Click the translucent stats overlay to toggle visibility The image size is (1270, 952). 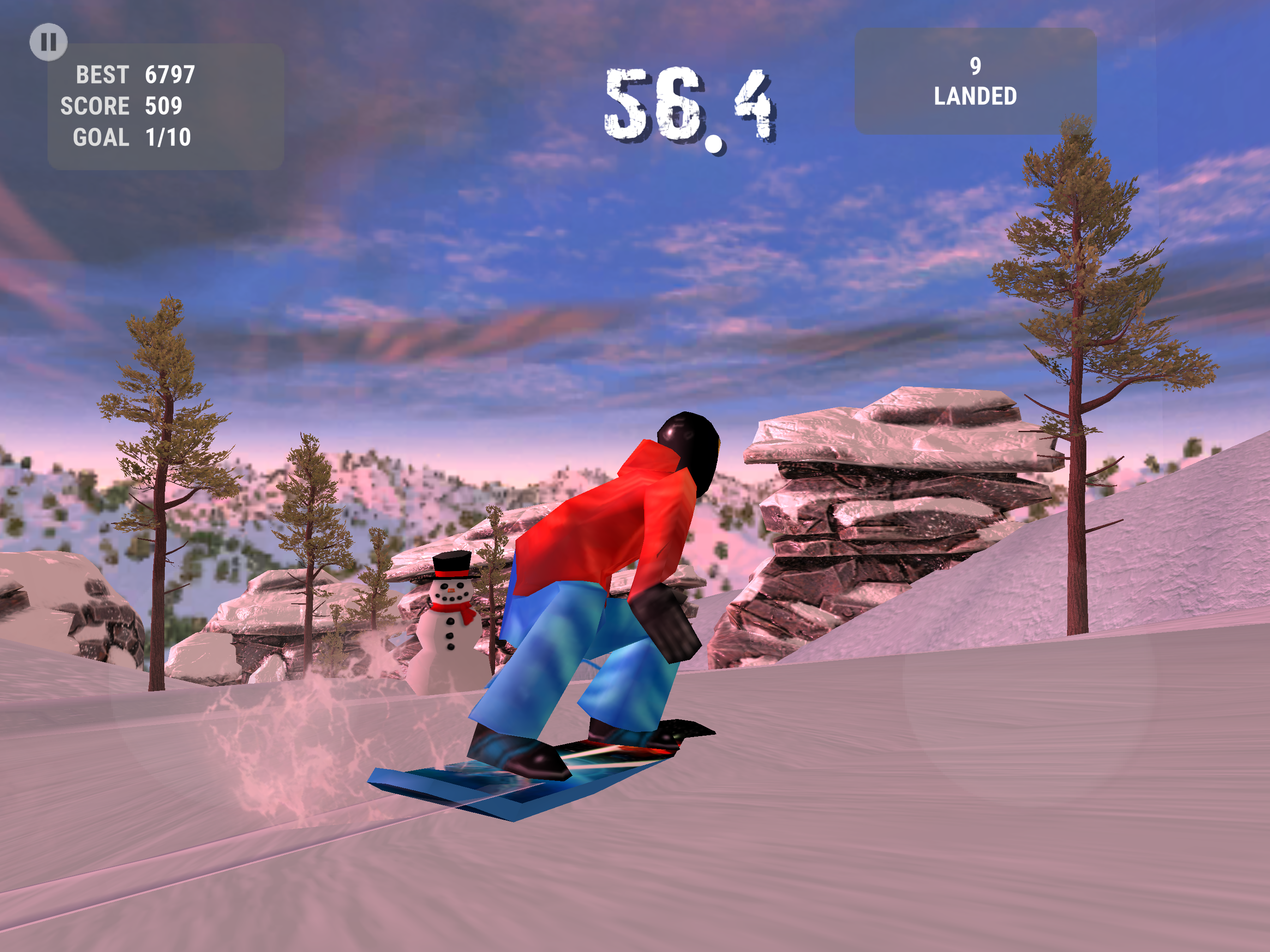coord(167,106)
